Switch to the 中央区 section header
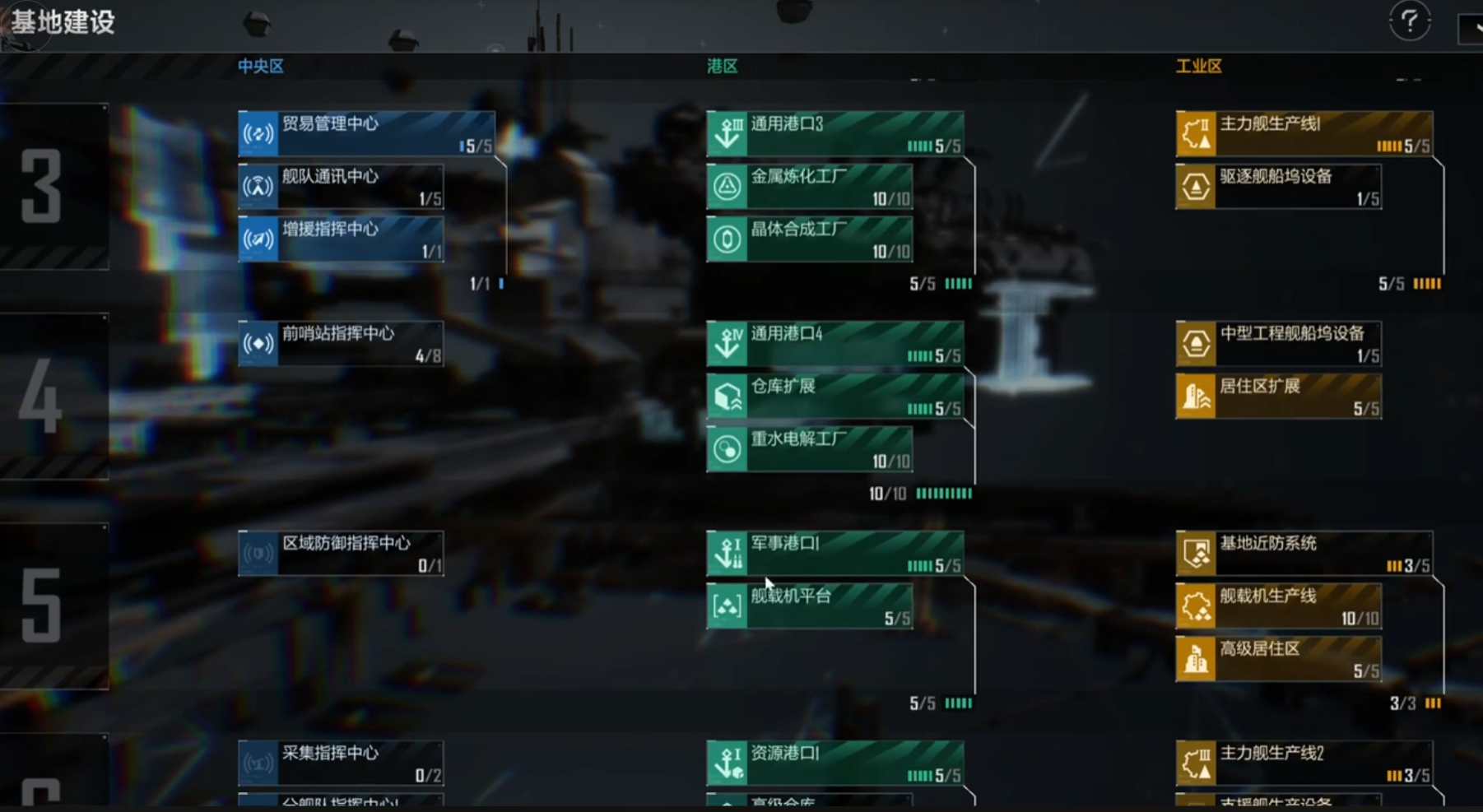 click(x=260, y=66)
